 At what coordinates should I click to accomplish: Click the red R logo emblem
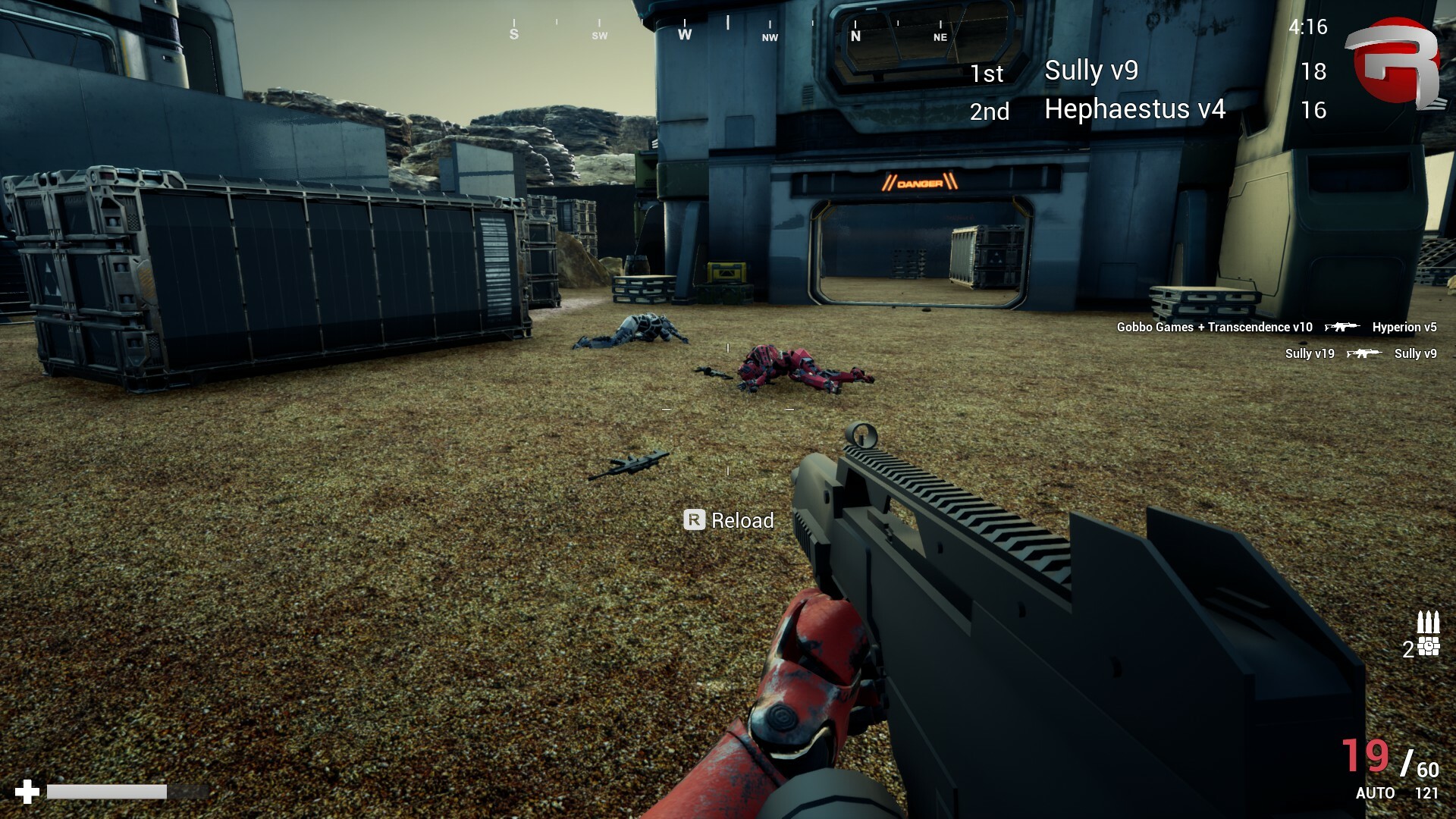point(1392,64)
